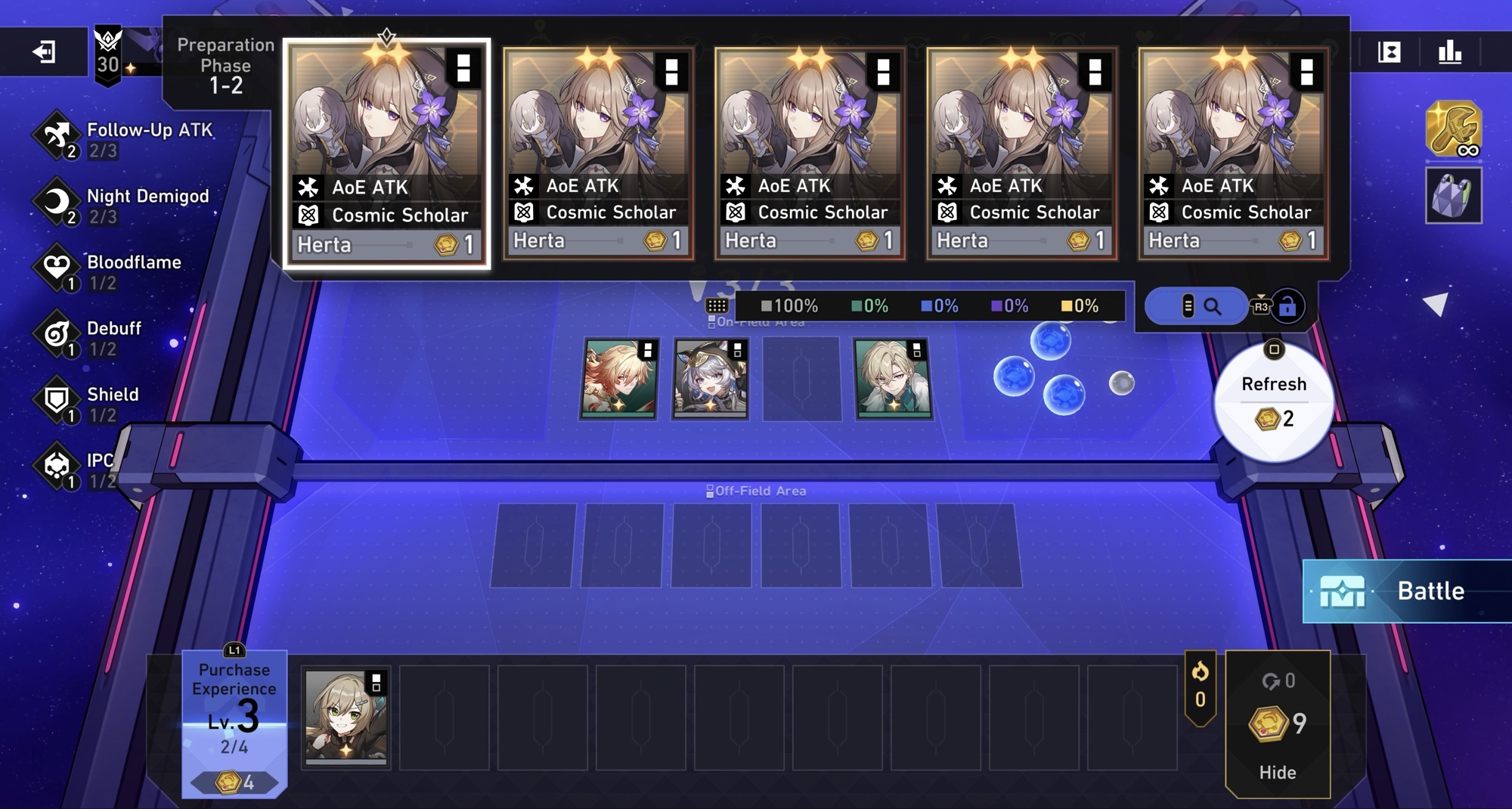Start the Battle
This screenshot has height=809, width=1512.
coord(1408,590)
